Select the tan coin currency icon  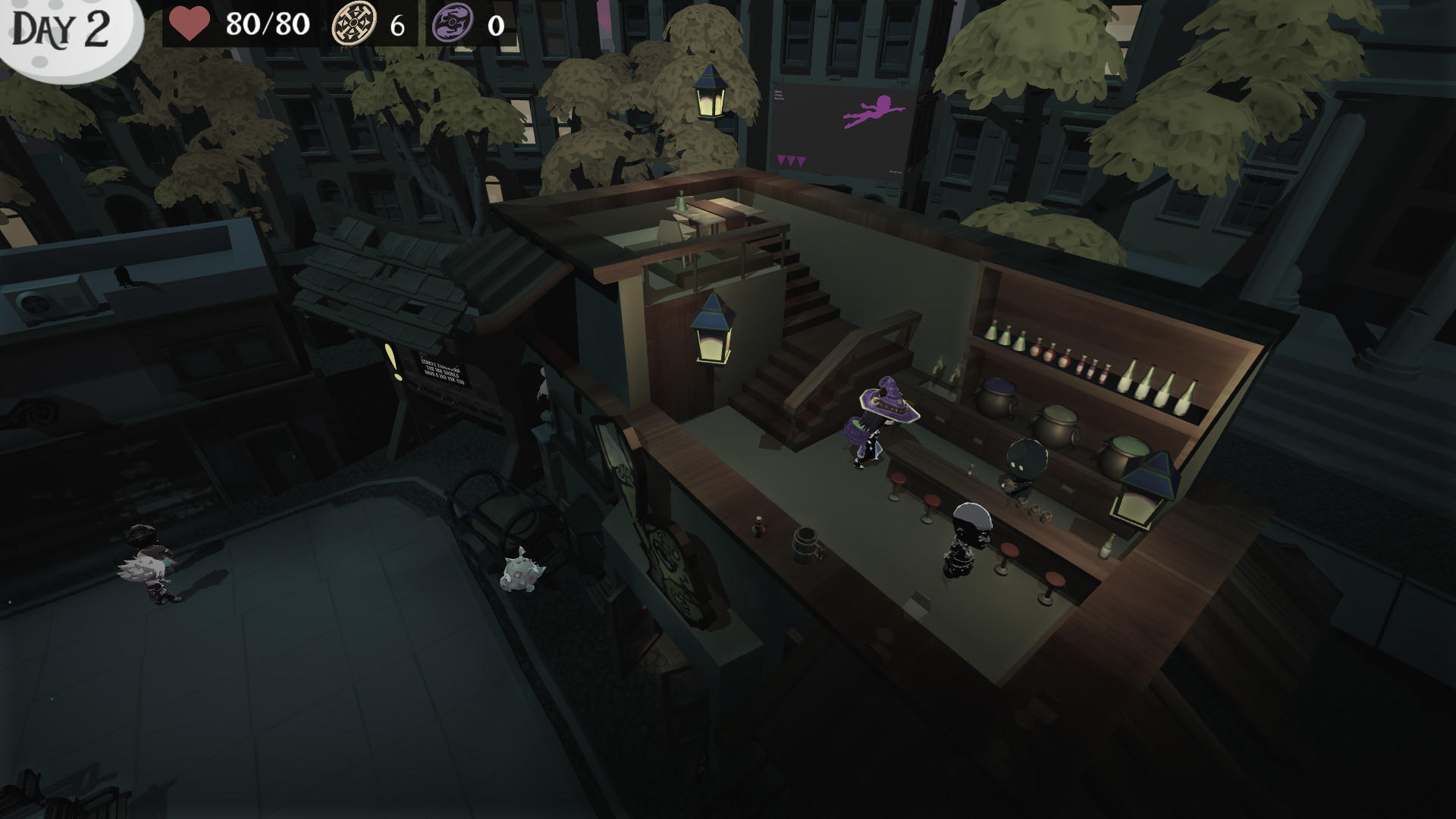point(355,22)
